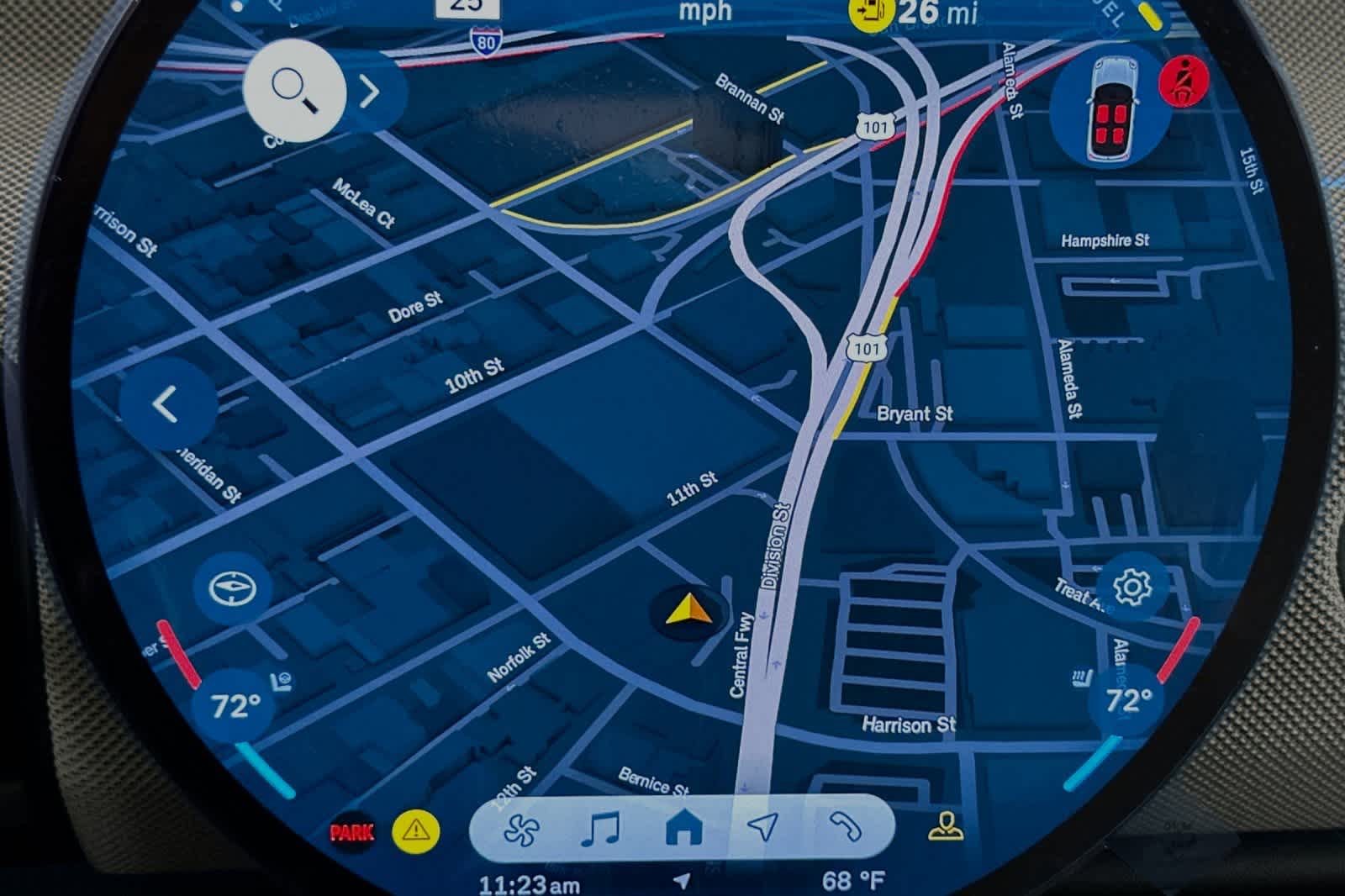Toggle the left seat heating icon
1345x896 pixels.
tap(282, 682)
